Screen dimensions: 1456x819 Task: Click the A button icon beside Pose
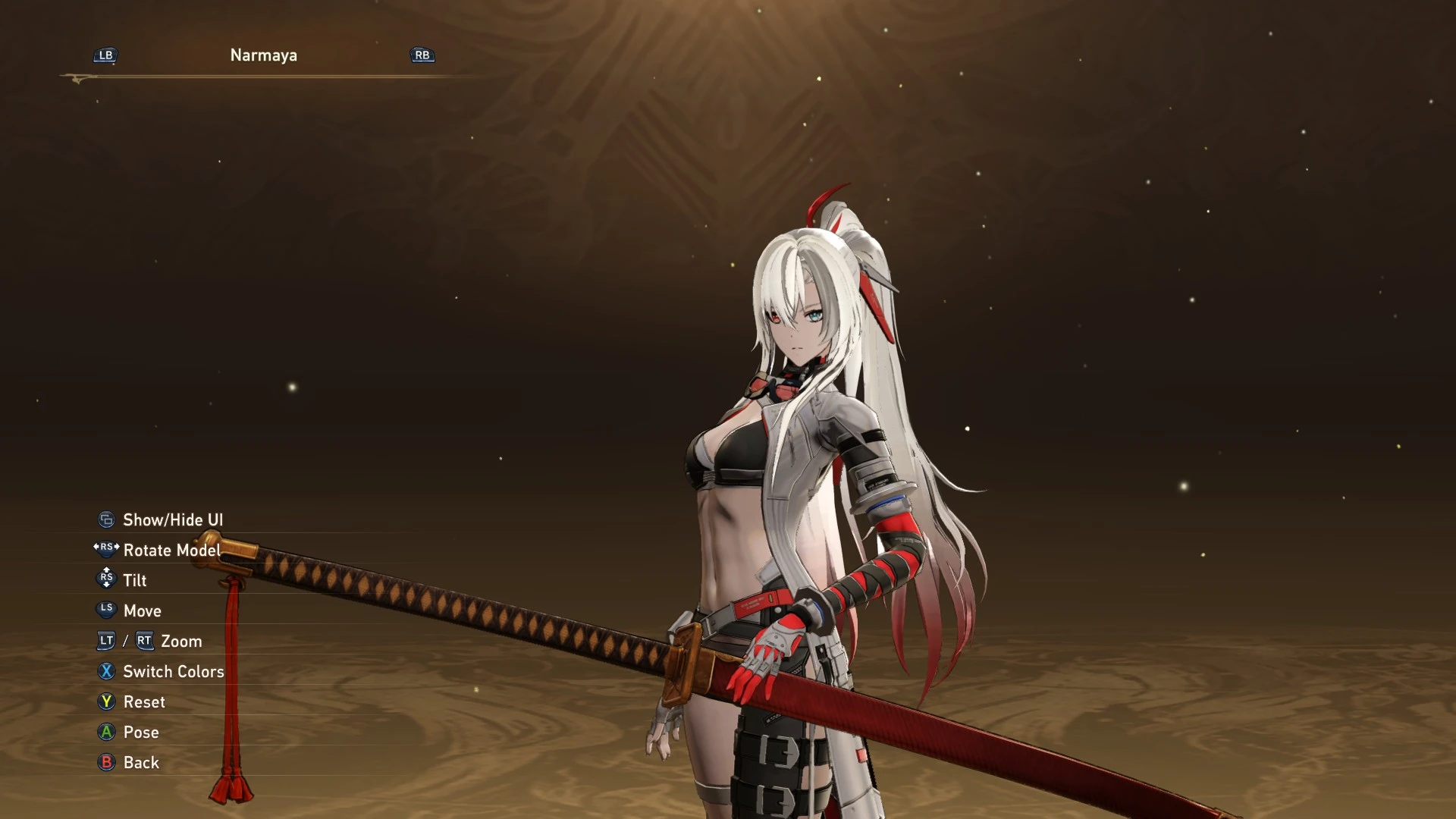[106, 732]
